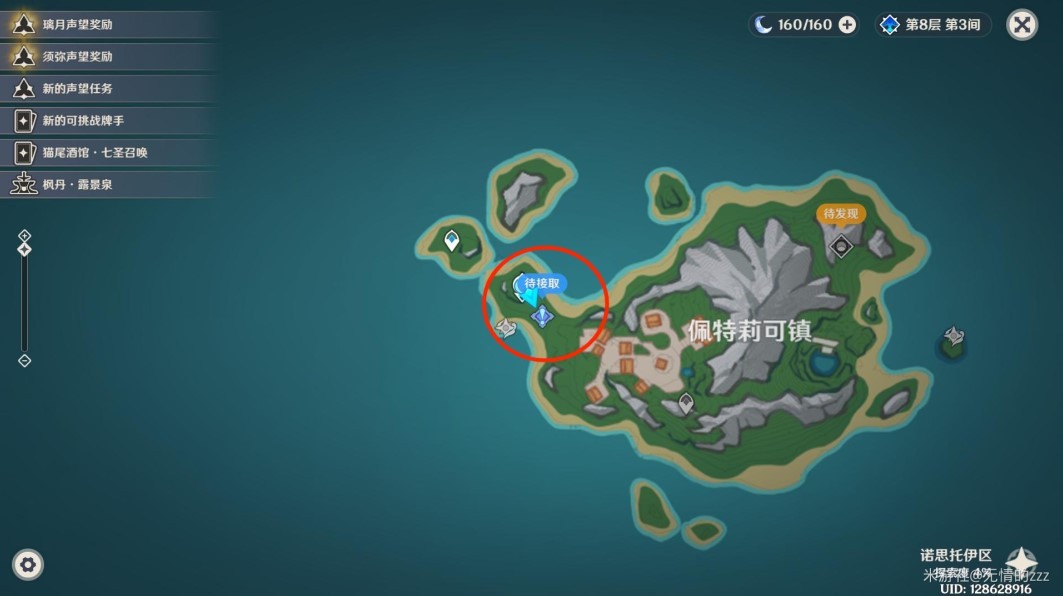Add resin using the plus button
Image resolution: width=1063 pixels, height=596 pixels.
click(847, 25)
